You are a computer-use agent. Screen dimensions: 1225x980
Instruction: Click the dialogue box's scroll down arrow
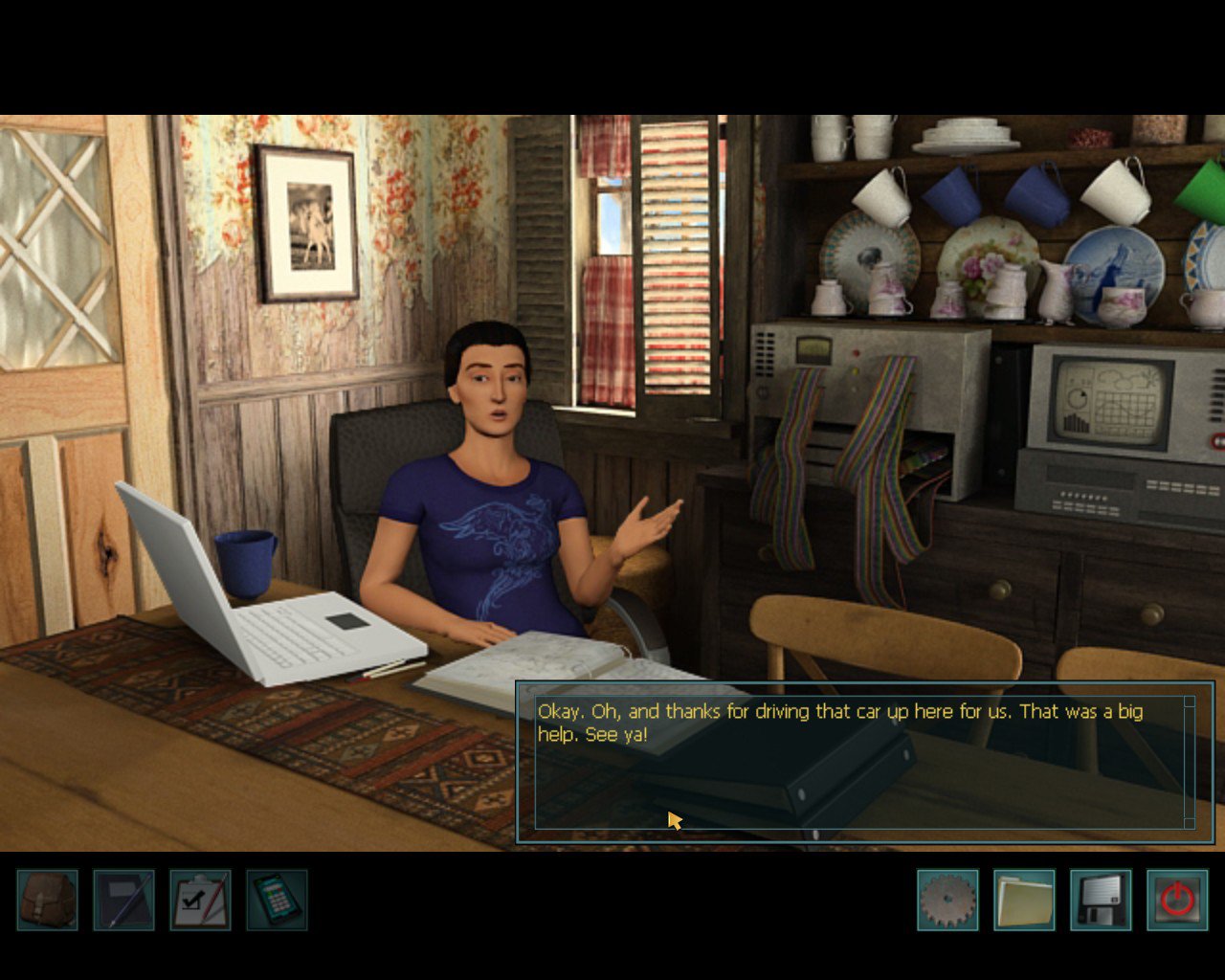pos(1190,823)
